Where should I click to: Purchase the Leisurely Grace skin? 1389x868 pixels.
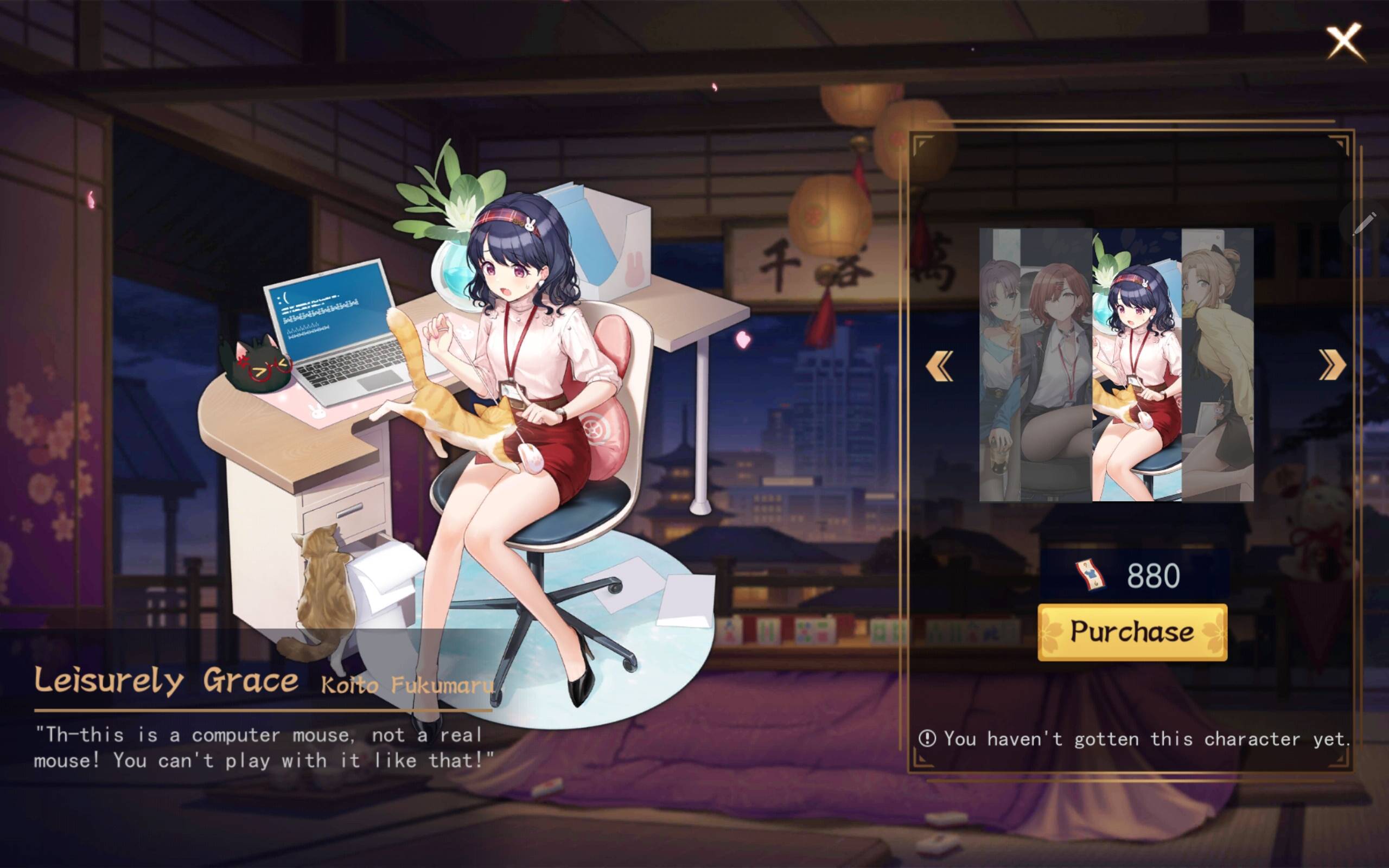(x=1132, y=632)
